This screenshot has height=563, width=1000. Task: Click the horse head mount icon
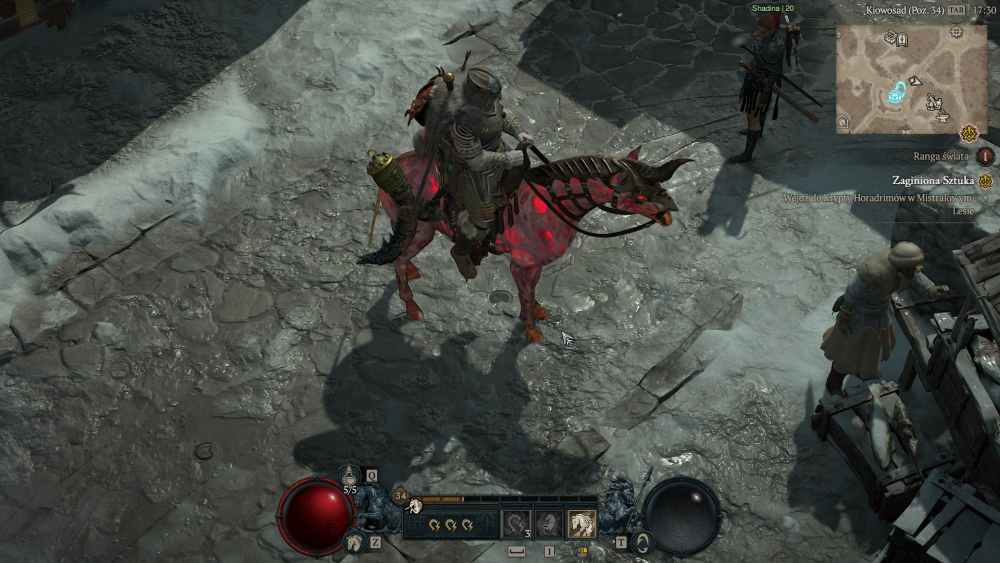(x=353, y=542)
